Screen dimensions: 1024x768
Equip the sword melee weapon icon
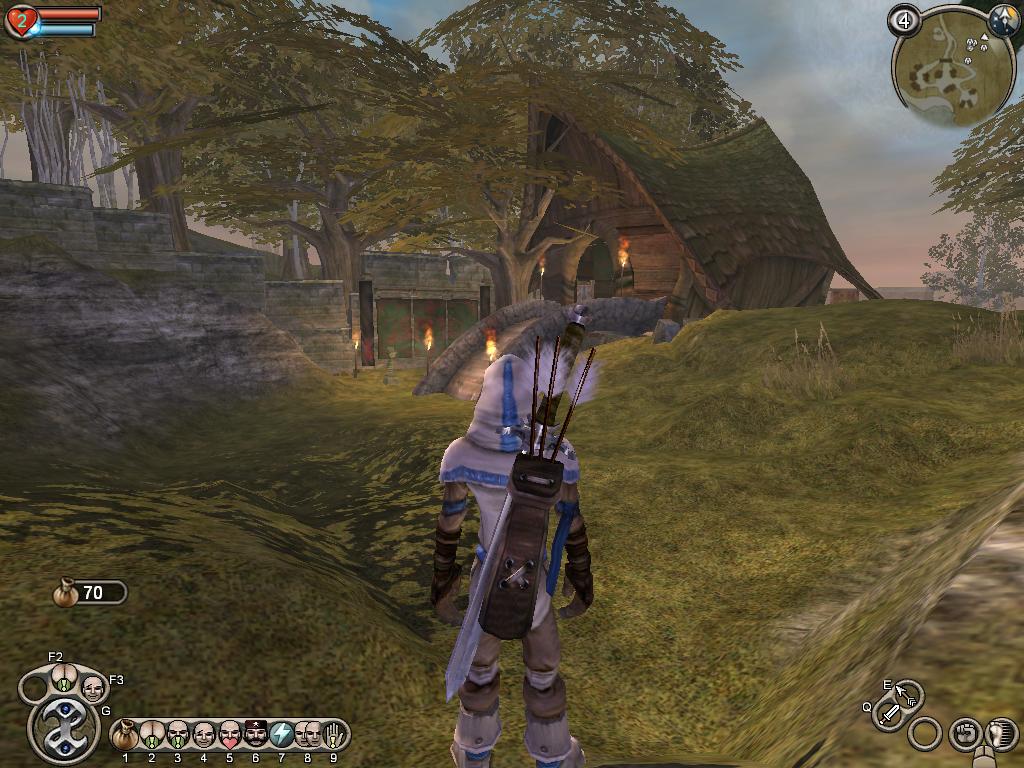point(889,714)
